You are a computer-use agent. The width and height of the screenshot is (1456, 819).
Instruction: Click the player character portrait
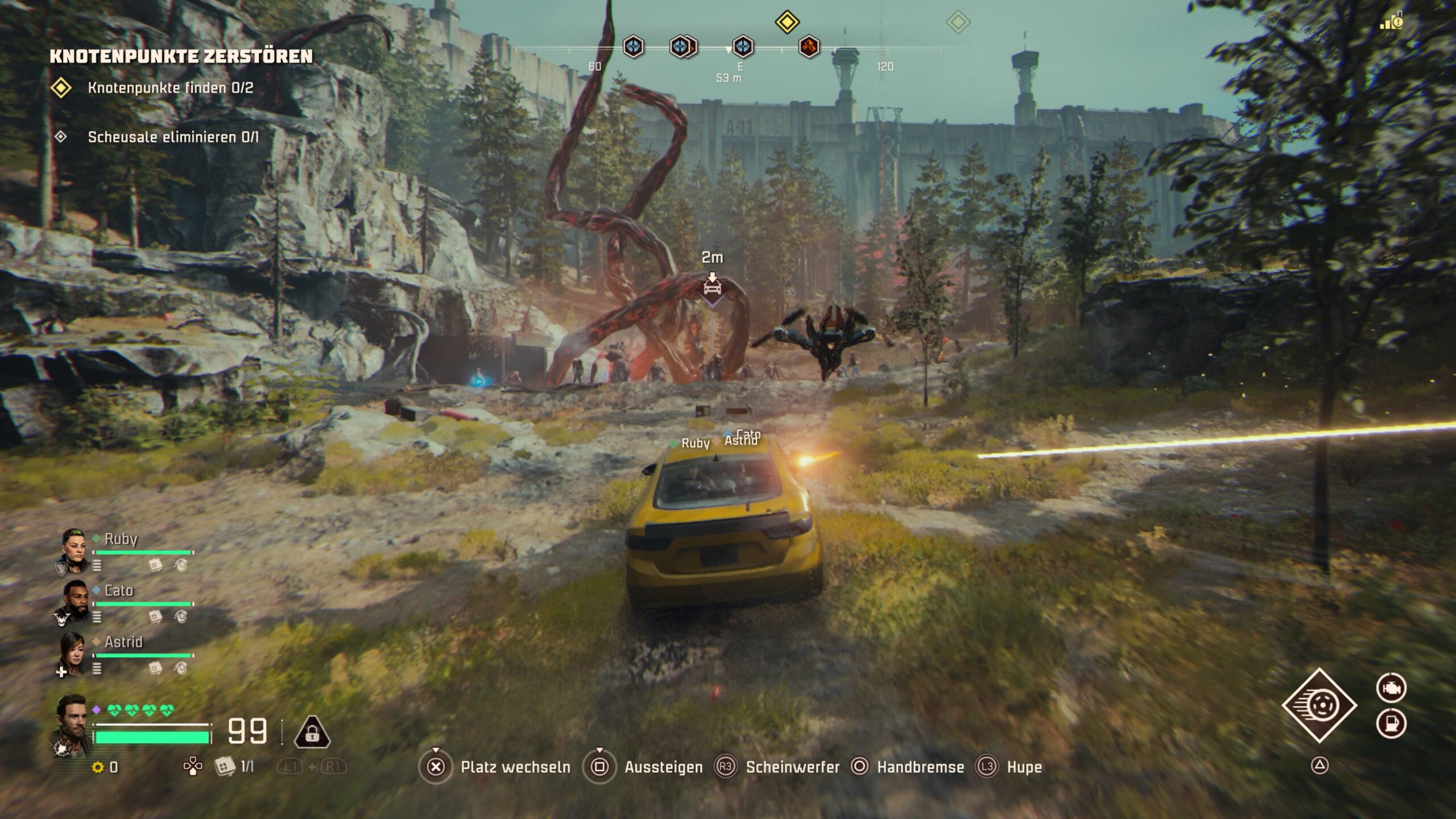click(72, 725)
